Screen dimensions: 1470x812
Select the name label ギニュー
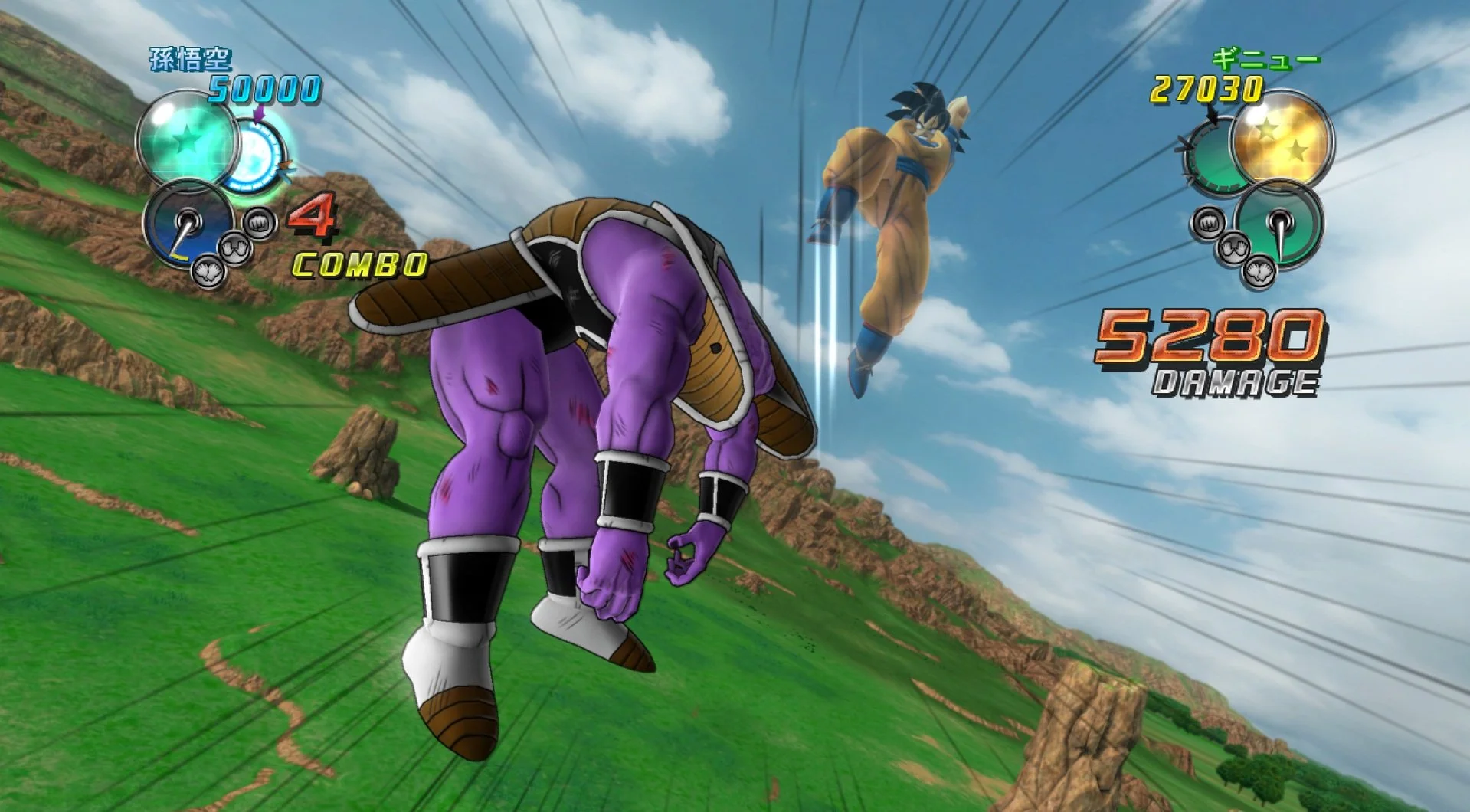(1265, 60)
